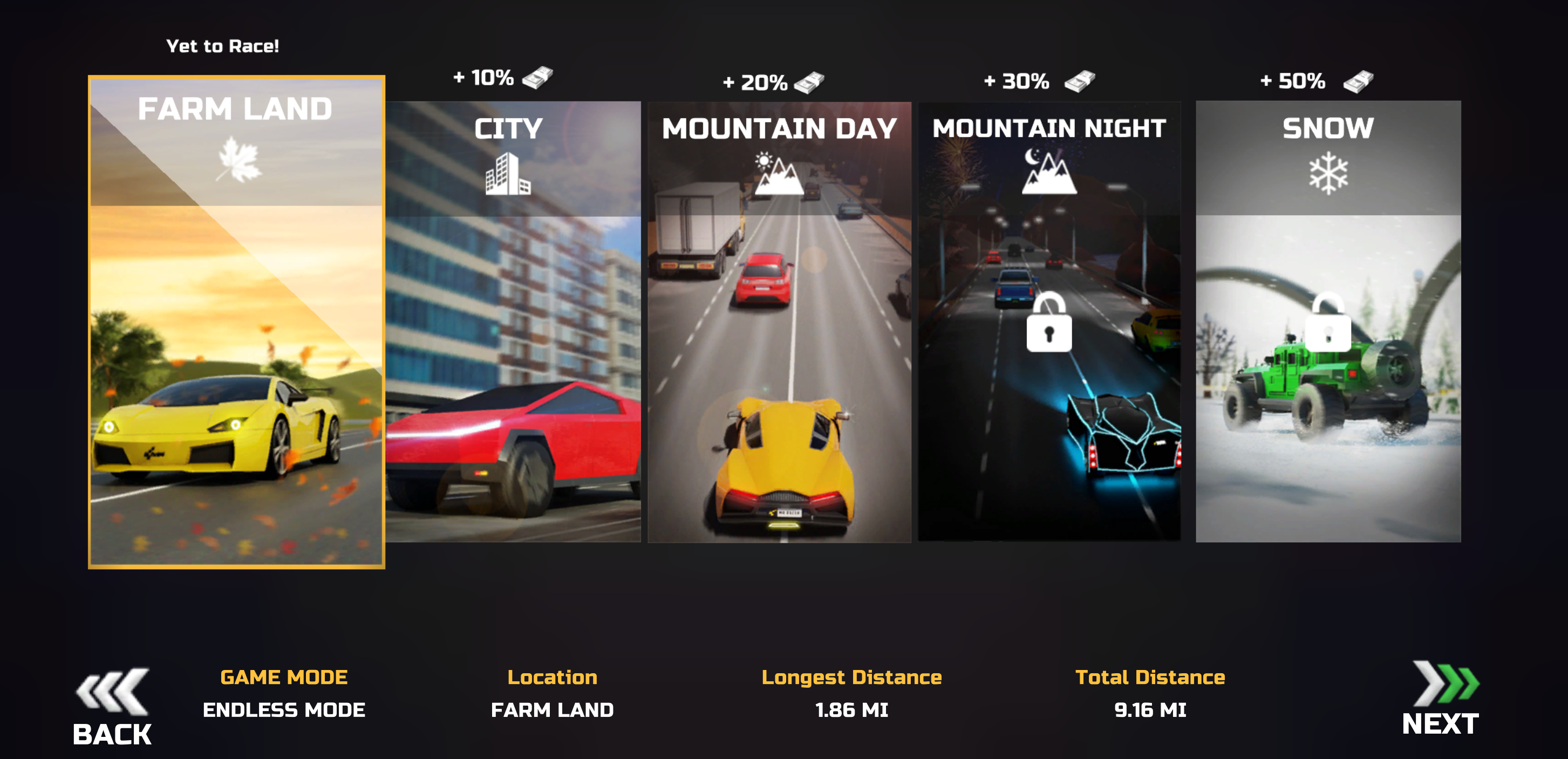Choose the locked Snow location card

pyautogui.click(x=1327, y=322)
